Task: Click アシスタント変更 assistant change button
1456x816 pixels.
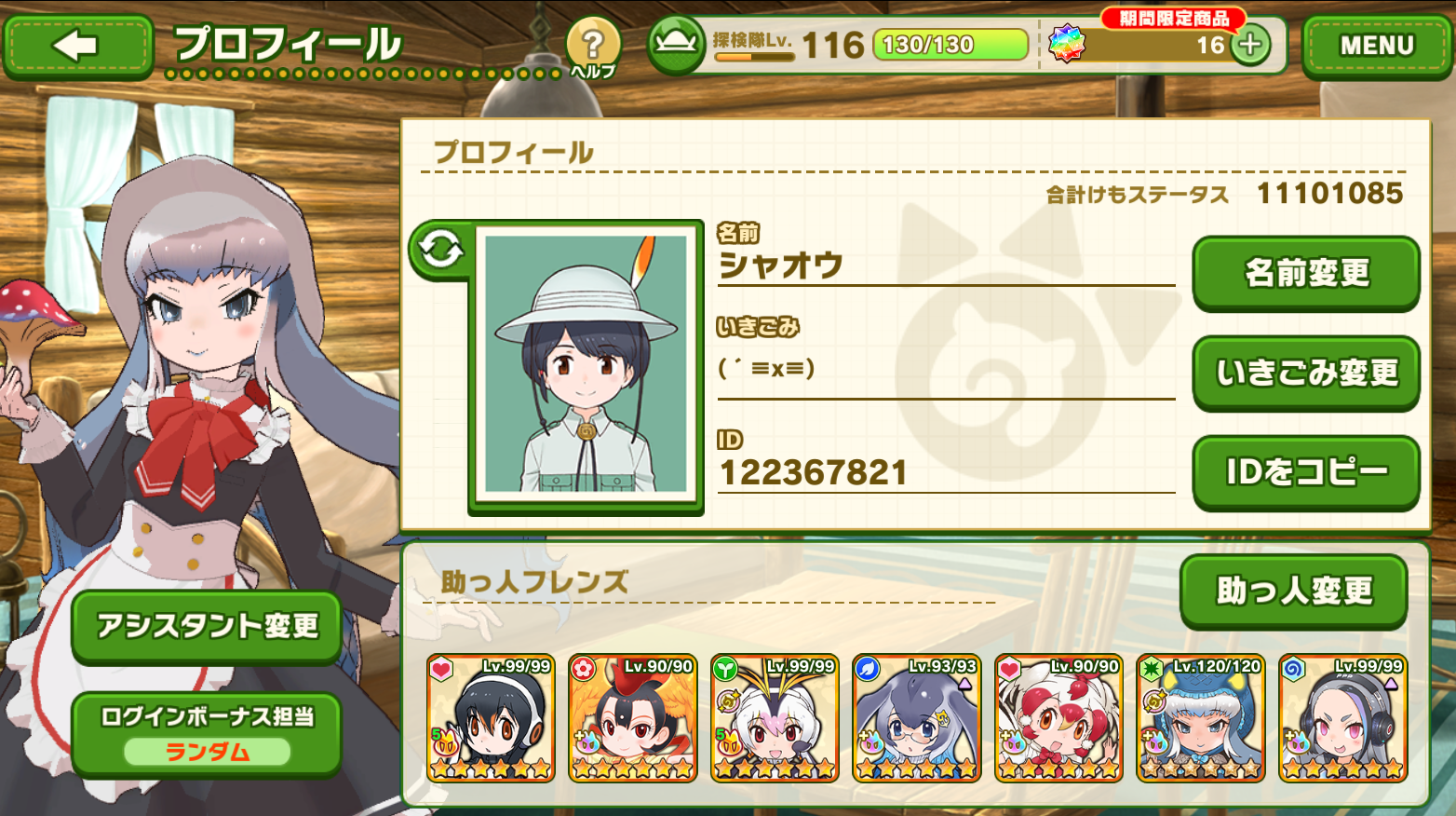Action: point(207,626)
